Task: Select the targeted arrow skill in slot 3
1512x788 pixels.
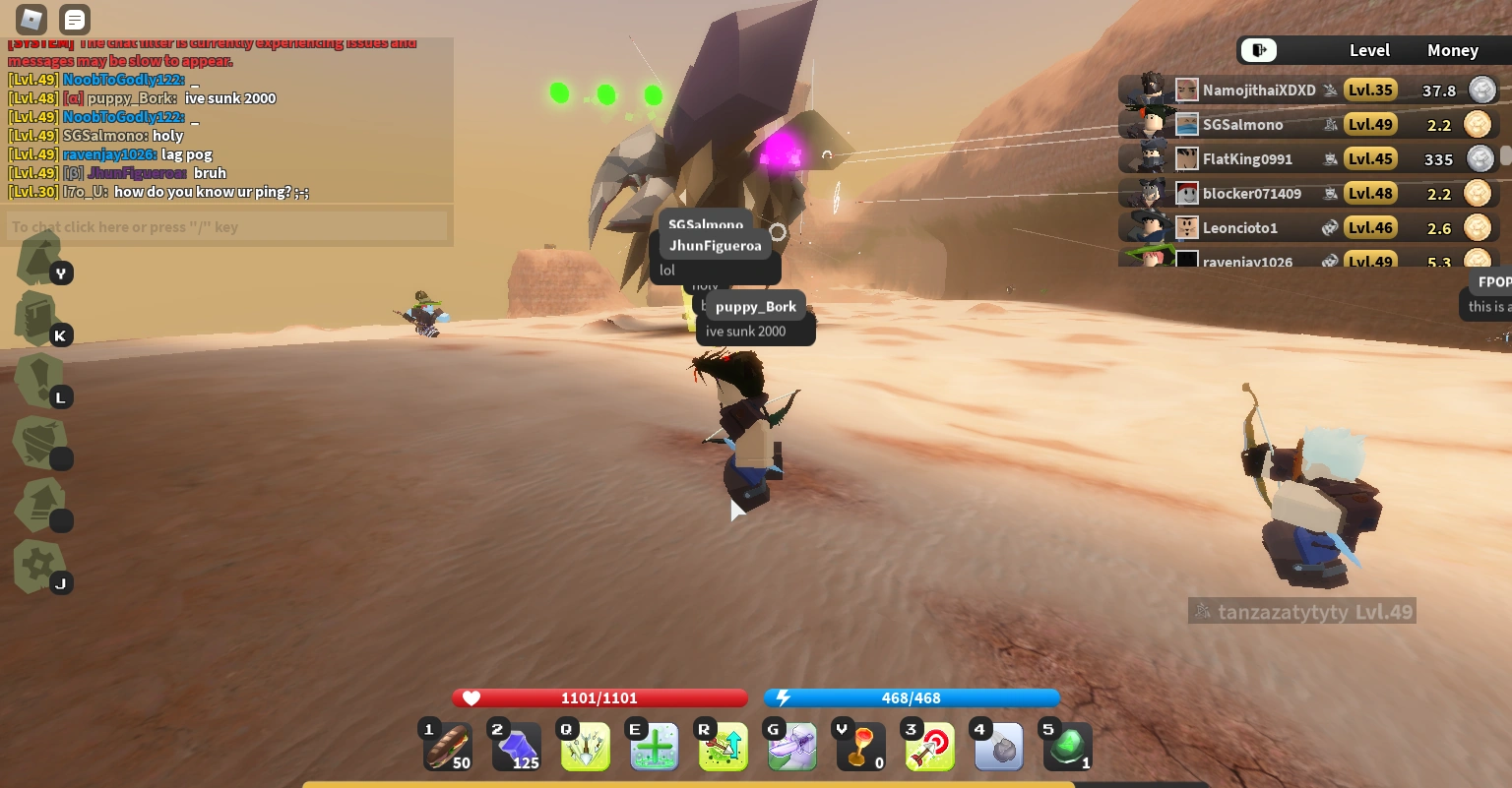Action: click(929, 746)
